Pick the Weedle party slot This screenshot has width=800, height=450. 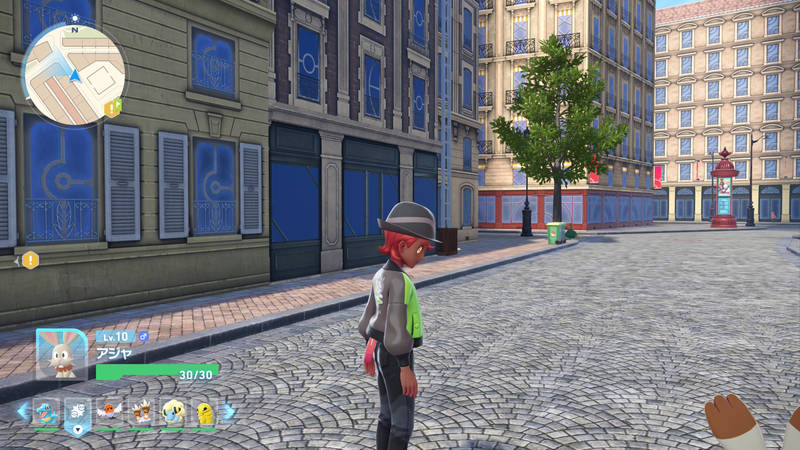[141, 412]
